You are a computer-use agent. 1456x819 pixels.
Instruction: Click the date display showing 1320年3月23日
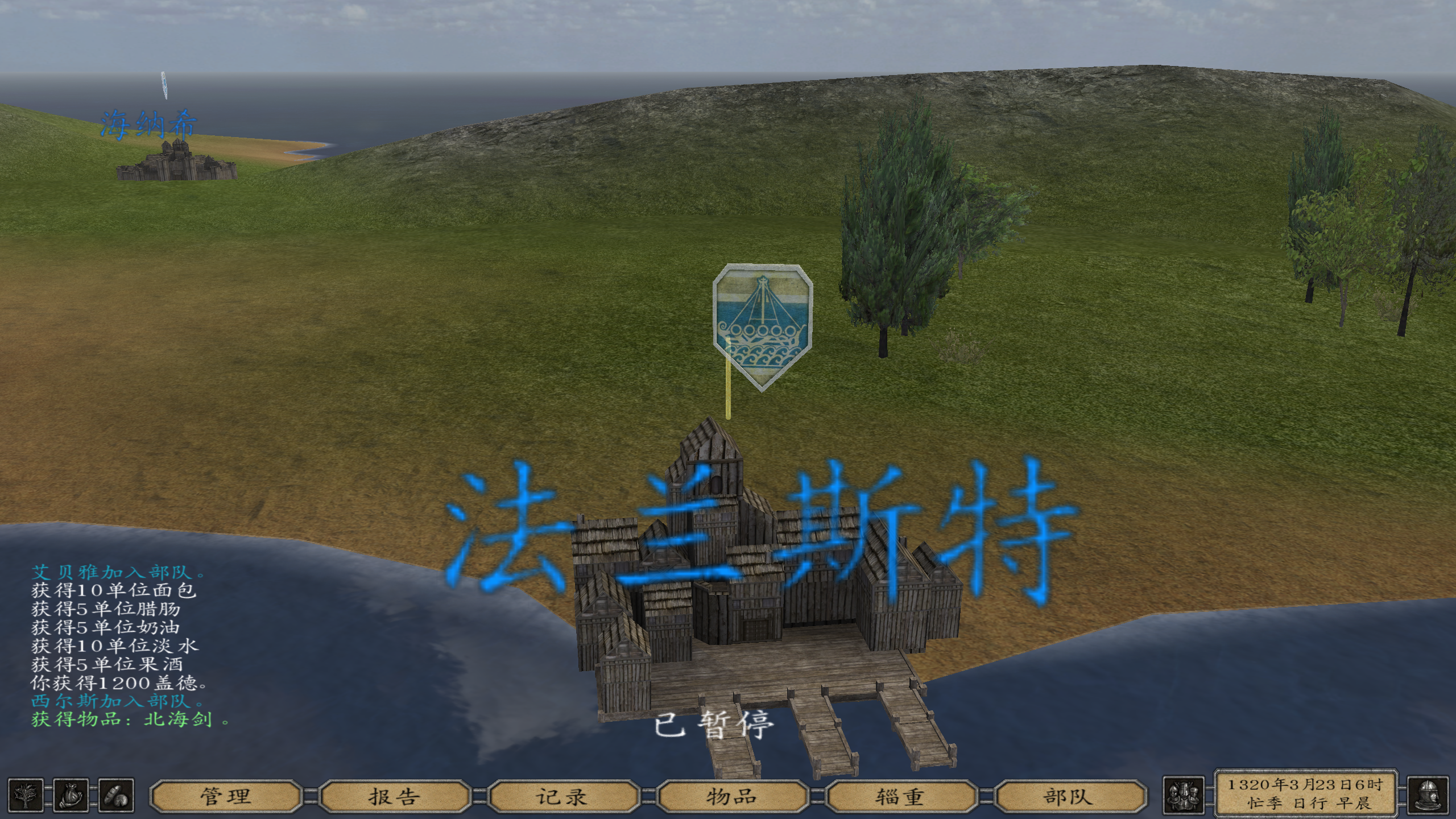click(1305, 789)
